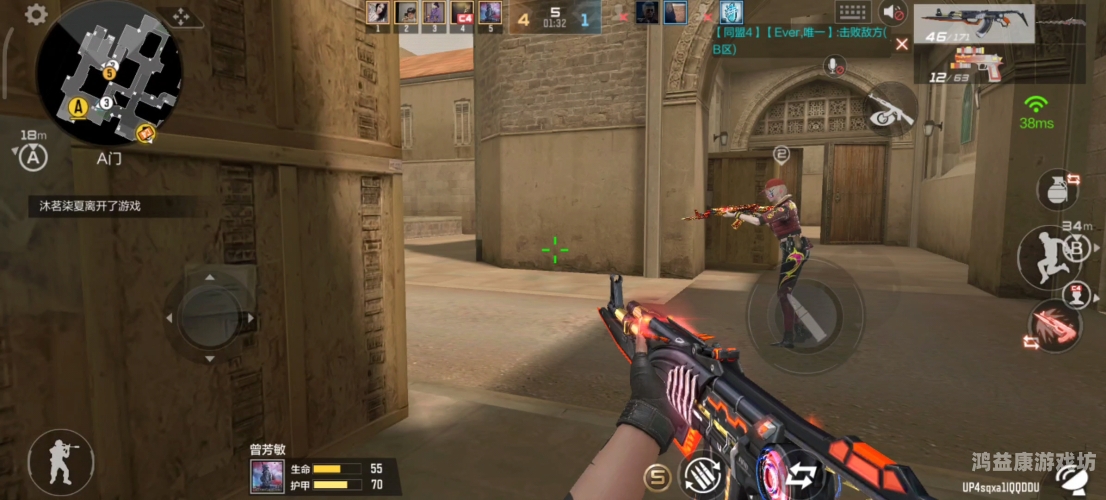Tap the jump button
Image resolution: width=1106 pixels, height=500 pixels.
pos(1050,257)
